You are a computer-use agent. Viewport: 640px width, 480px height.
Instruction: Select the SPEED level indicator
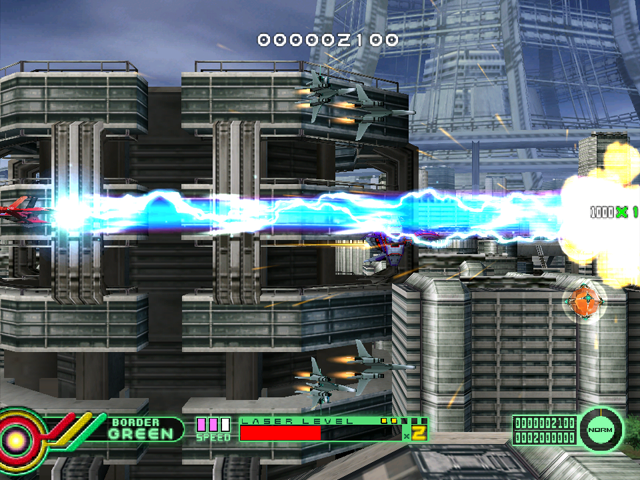[212, 429]
